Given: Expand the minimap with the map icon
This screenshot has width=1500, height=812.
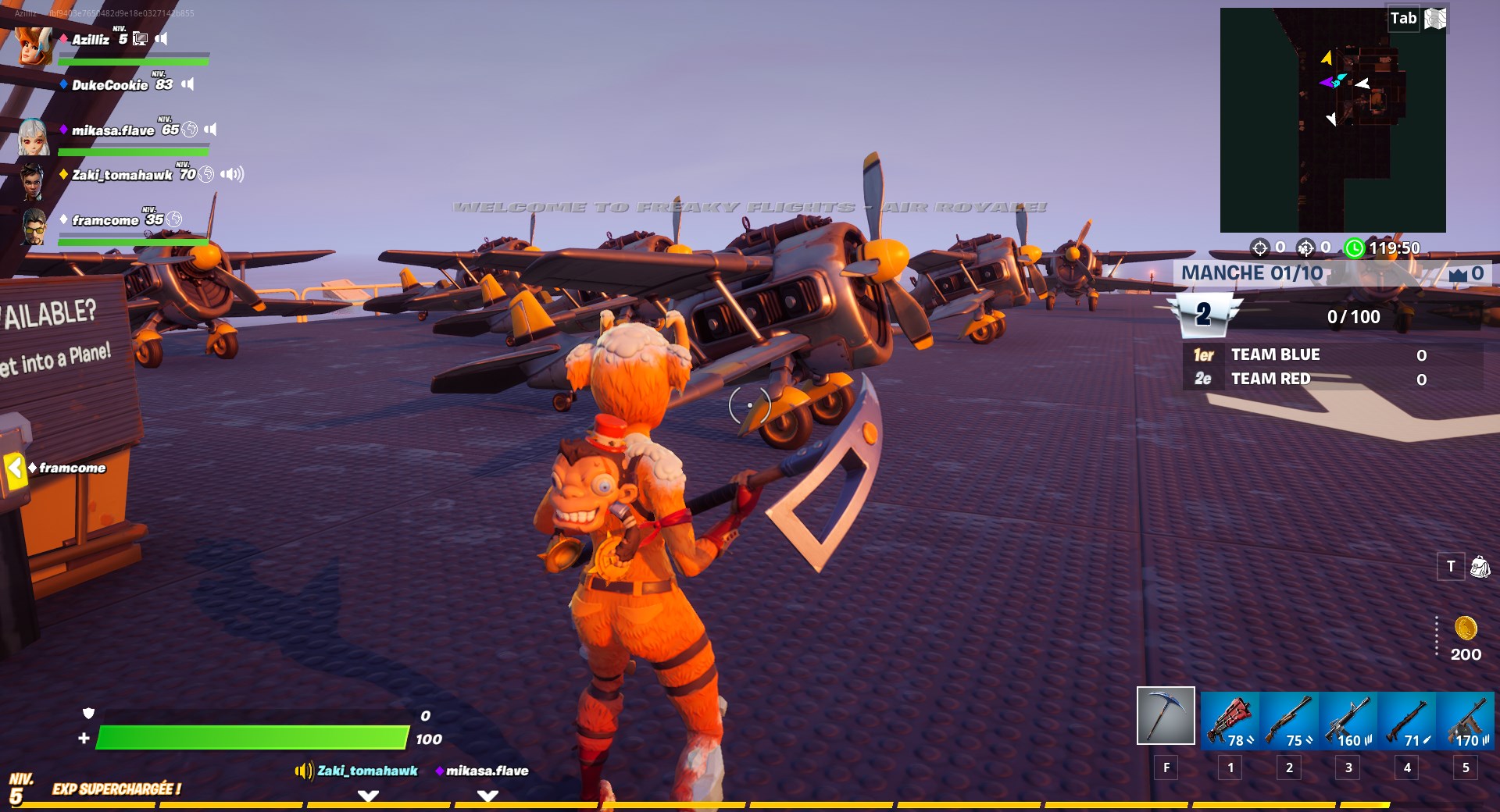Looking at the screenshot, I should 1434,18.
